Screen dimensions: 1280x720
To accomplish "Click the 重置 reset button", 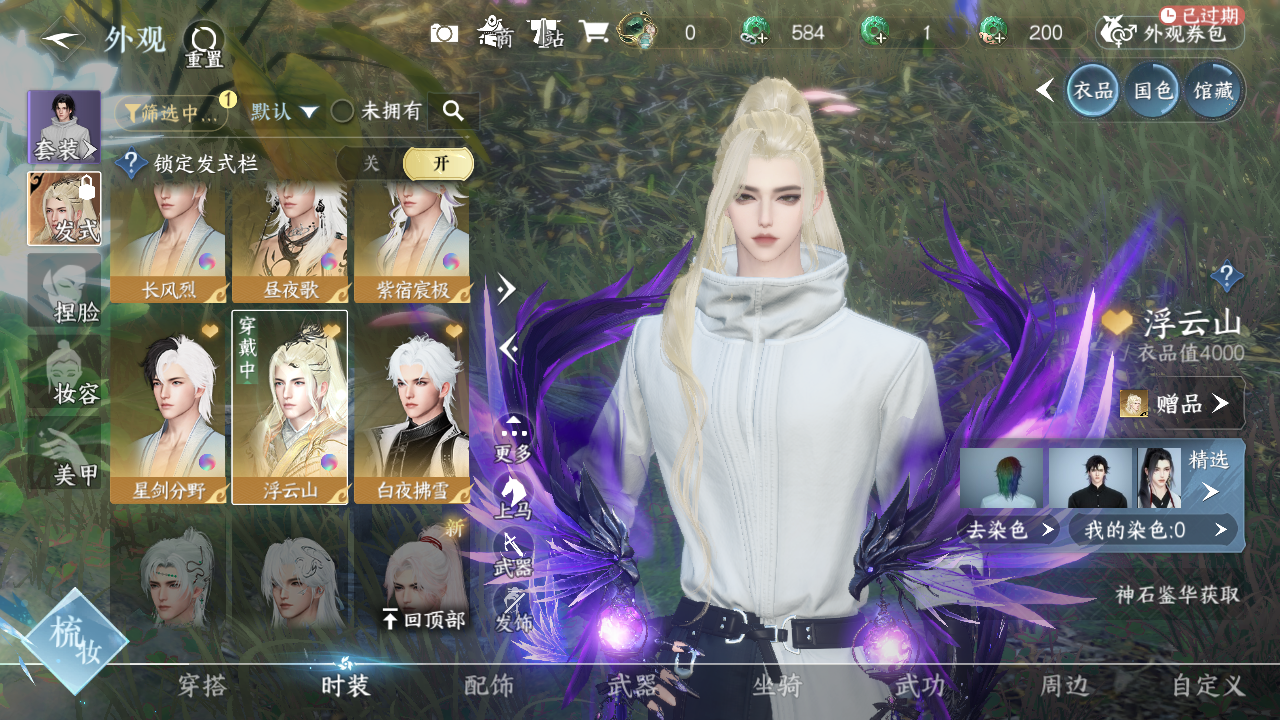I will coord(204,45).
